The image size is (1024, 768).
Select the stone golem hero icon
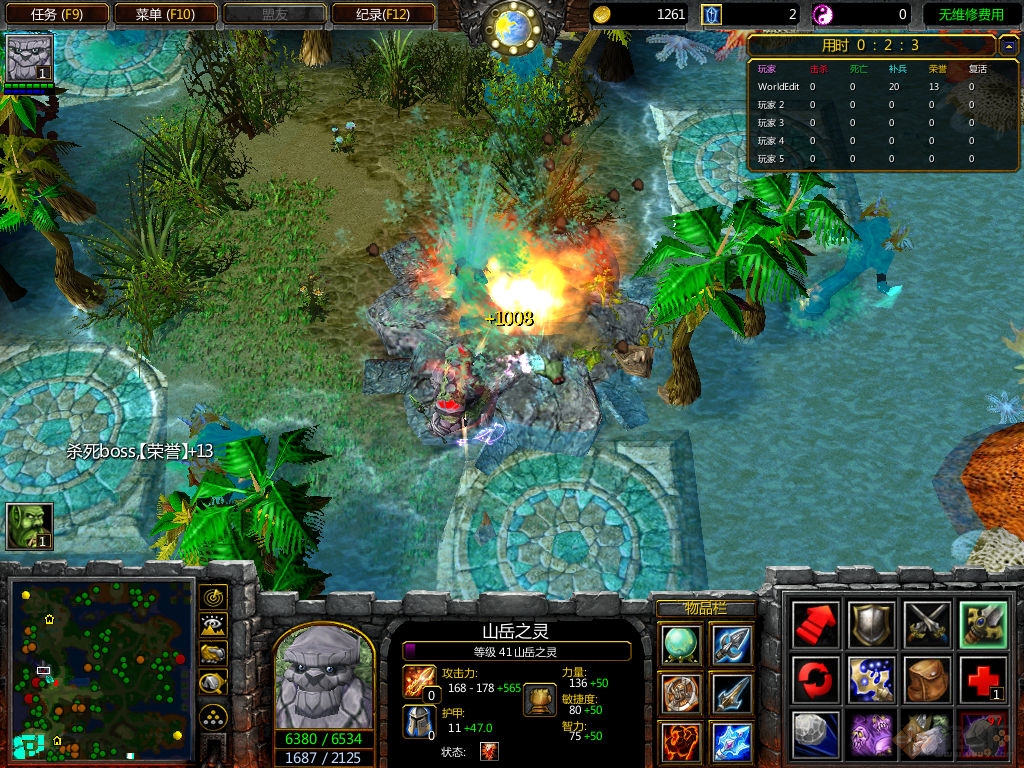point(29,58)
